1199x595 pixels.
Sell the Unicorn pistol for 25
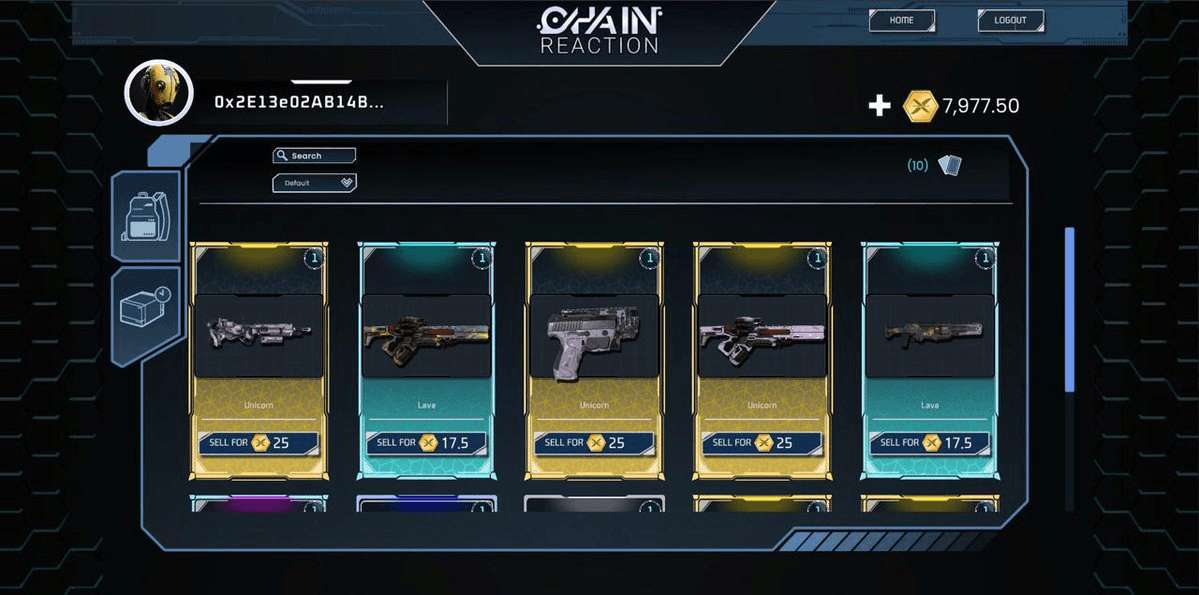(x=594, y=442)
